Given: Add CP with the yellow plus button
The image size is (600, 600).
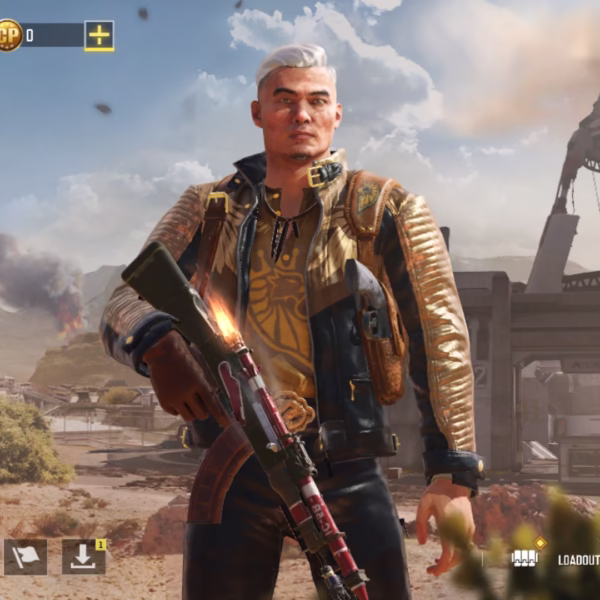Looking at the screenshot, I should click(99, 36).
